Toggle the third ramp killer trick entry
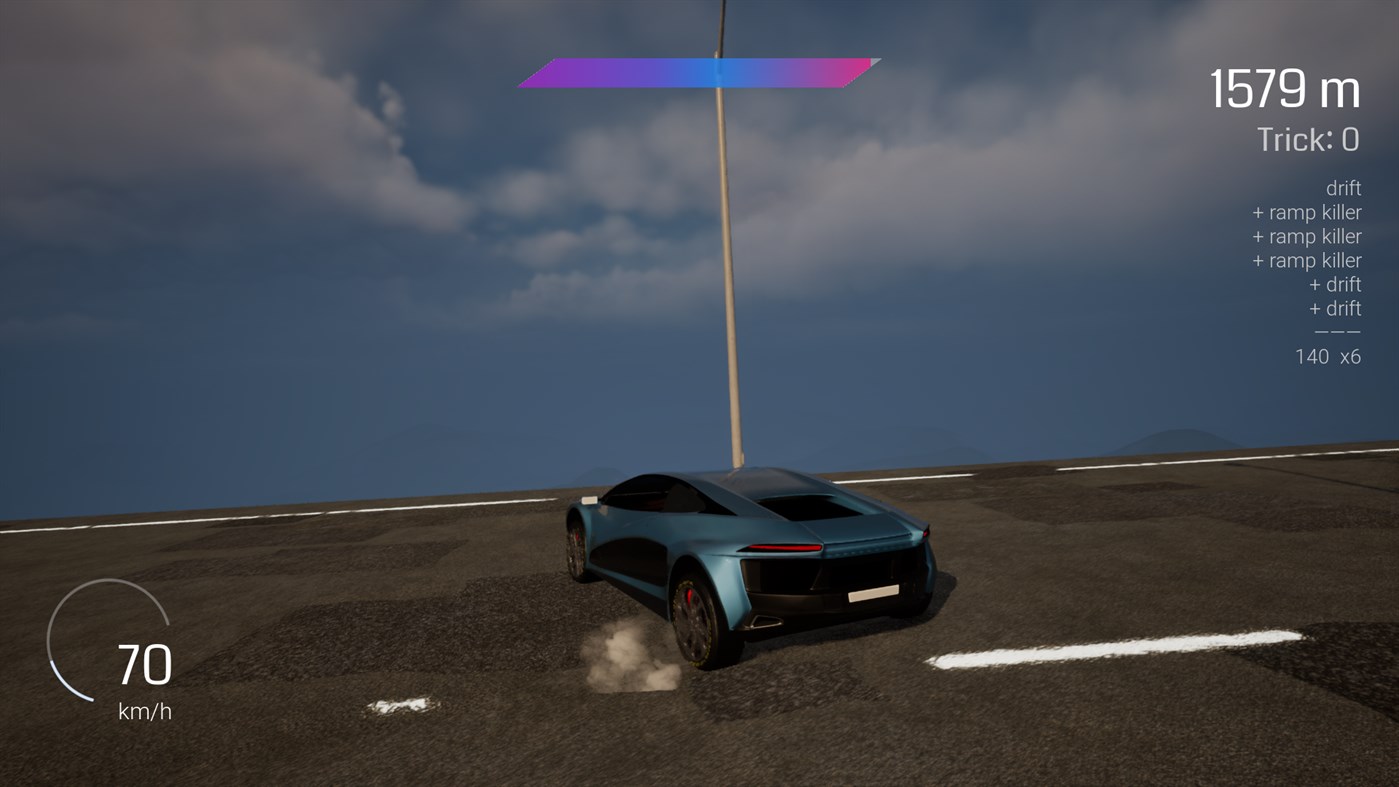This screenshot has width=1399, height=787. pyautogui.click(x=1306, y=260)
